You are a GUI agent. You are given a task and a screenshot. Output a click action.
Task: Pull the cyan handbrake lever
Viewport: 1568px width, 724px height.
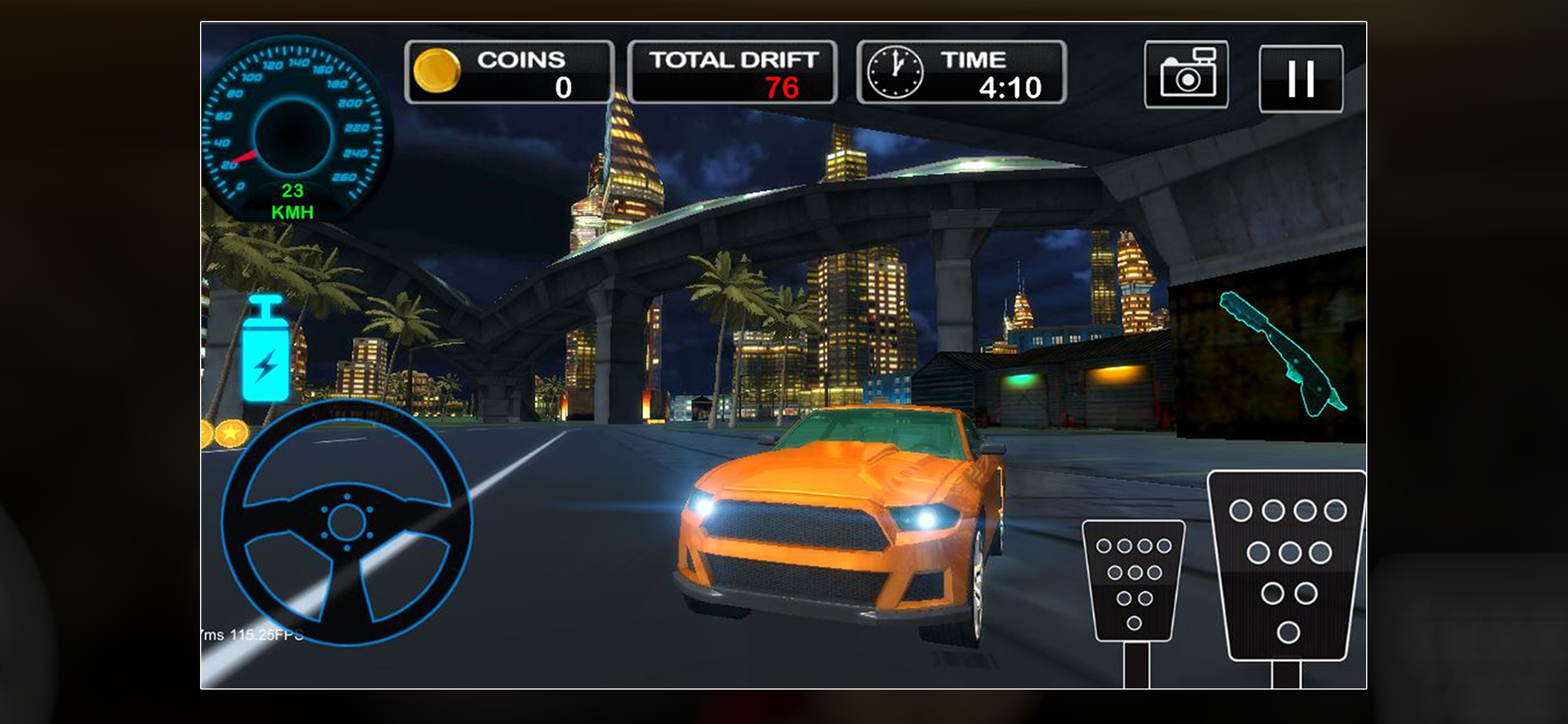coord(1282,353)
